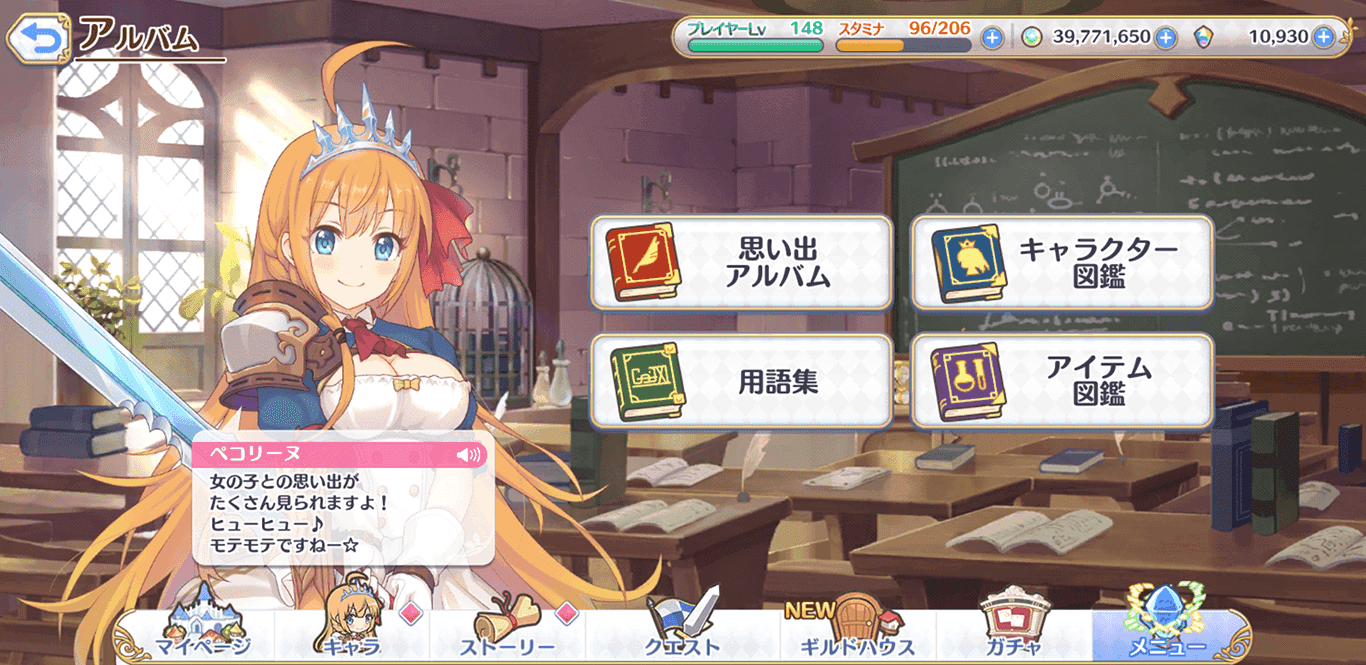
Task: Buy jewels with the plus button
Action: click(1323, 38)
